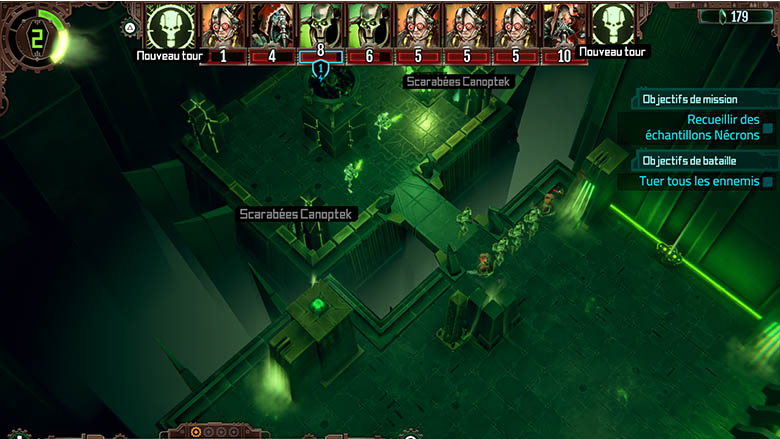The image size is (780, 439).
Task: Click the Necron portrait numbered 8
Action: 320,26
